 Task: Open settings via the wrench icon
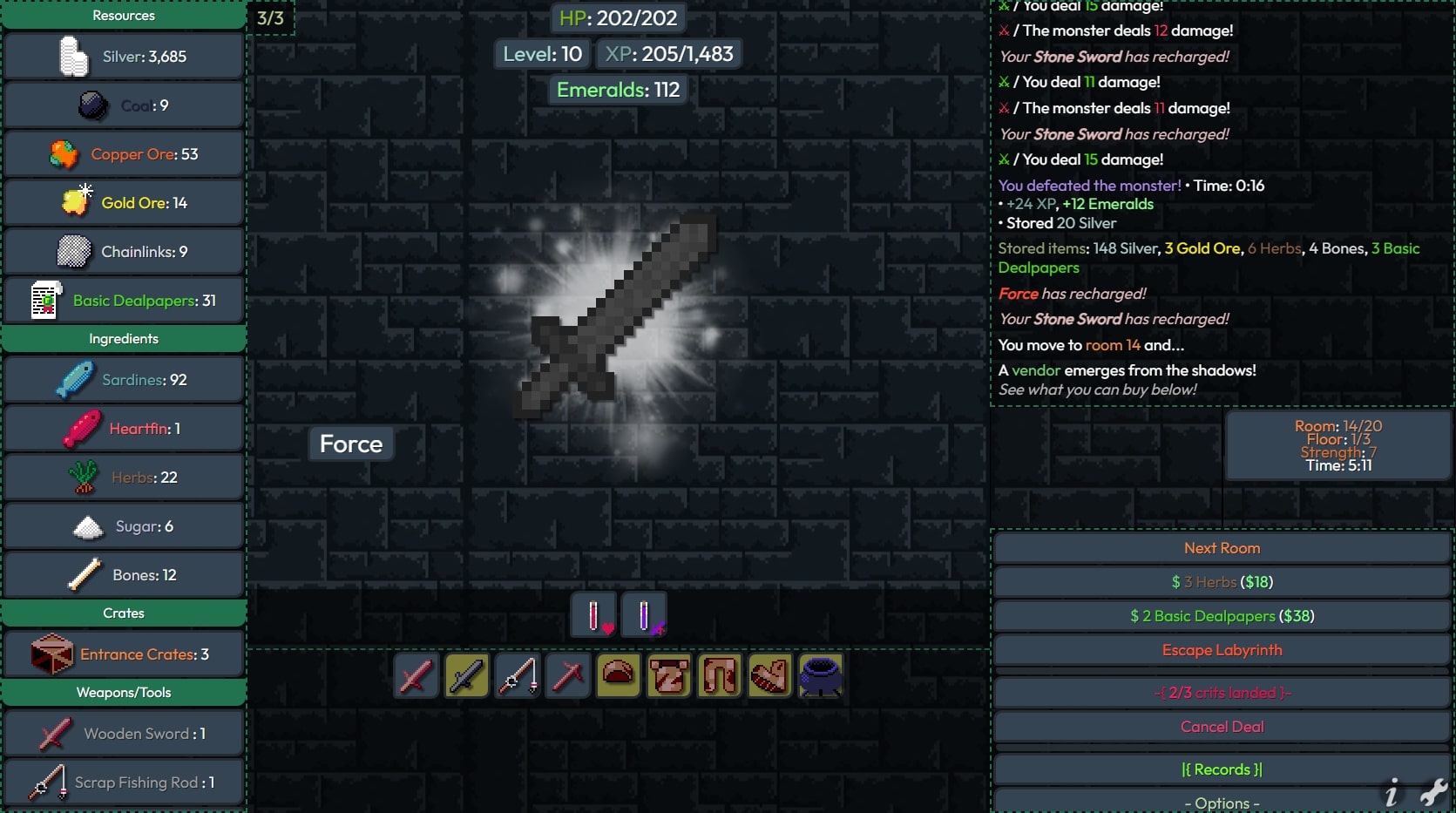pyautogui.click(x=1433, y=792)
